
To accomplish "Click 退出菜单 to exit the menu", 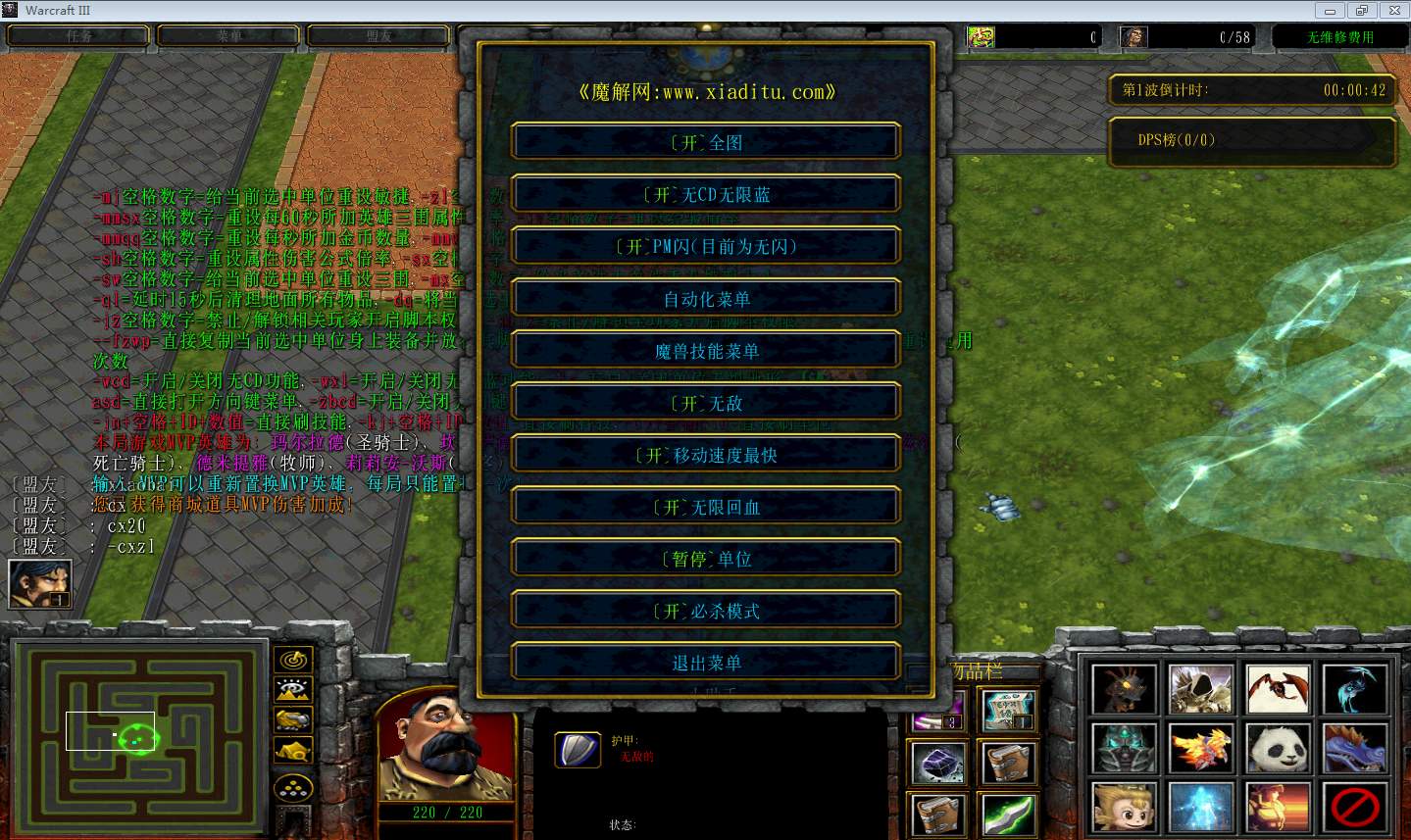I will point(705,662).
